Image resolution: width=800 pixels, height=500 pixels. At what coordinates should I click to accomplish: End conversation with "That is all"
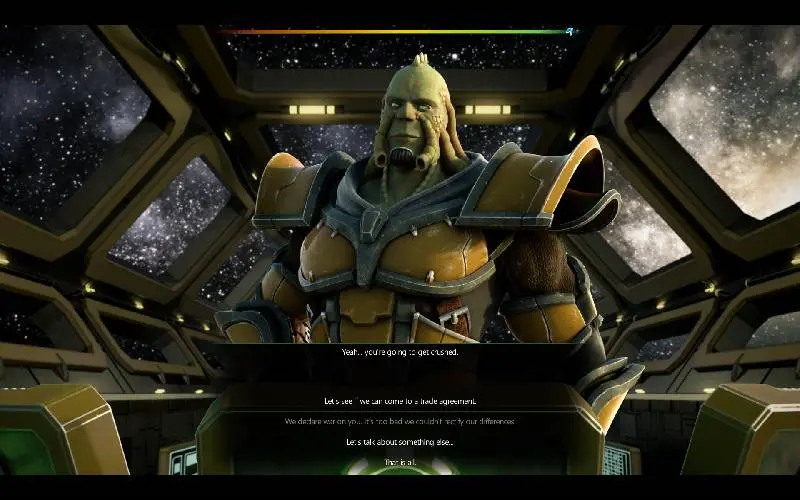pos(399,461)
